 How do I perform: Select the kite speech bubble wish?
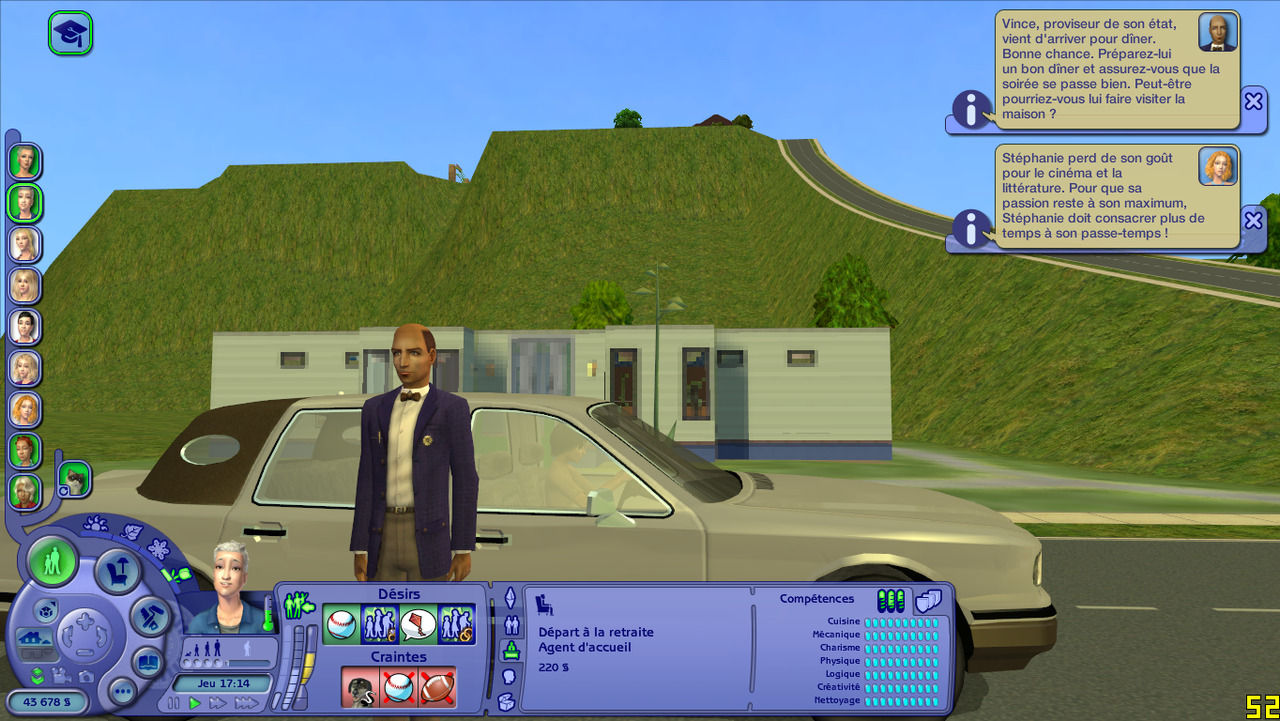pyautogui.click(x=418, y=625)
